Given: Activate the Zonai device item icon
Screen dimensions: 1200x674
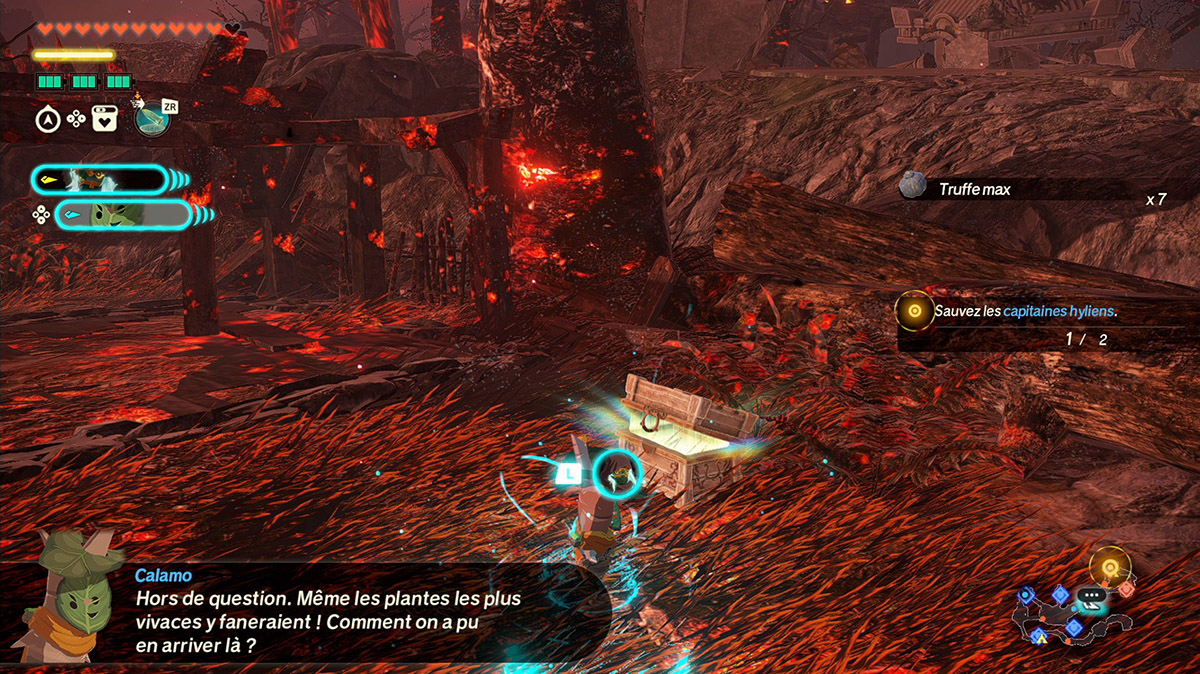Looking at the screenshot, I should click(x=151, y=120).
